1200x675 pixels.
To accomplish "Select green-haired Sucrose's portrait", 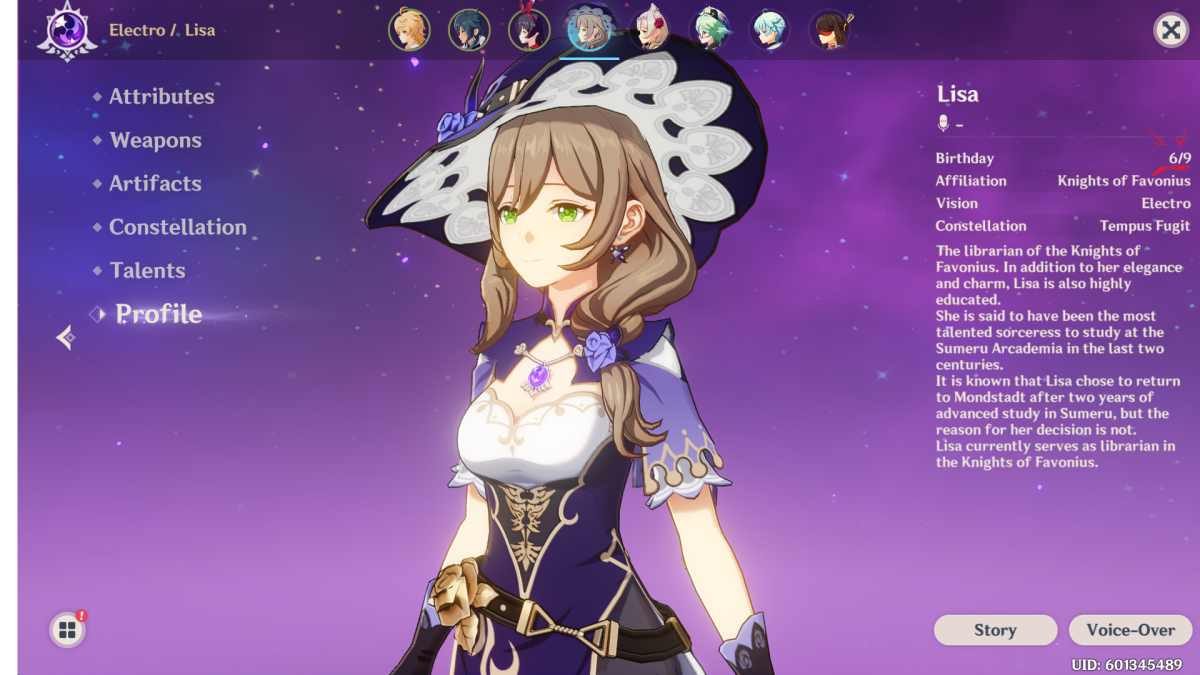I will pyautogui.click(x=710, y=29).
